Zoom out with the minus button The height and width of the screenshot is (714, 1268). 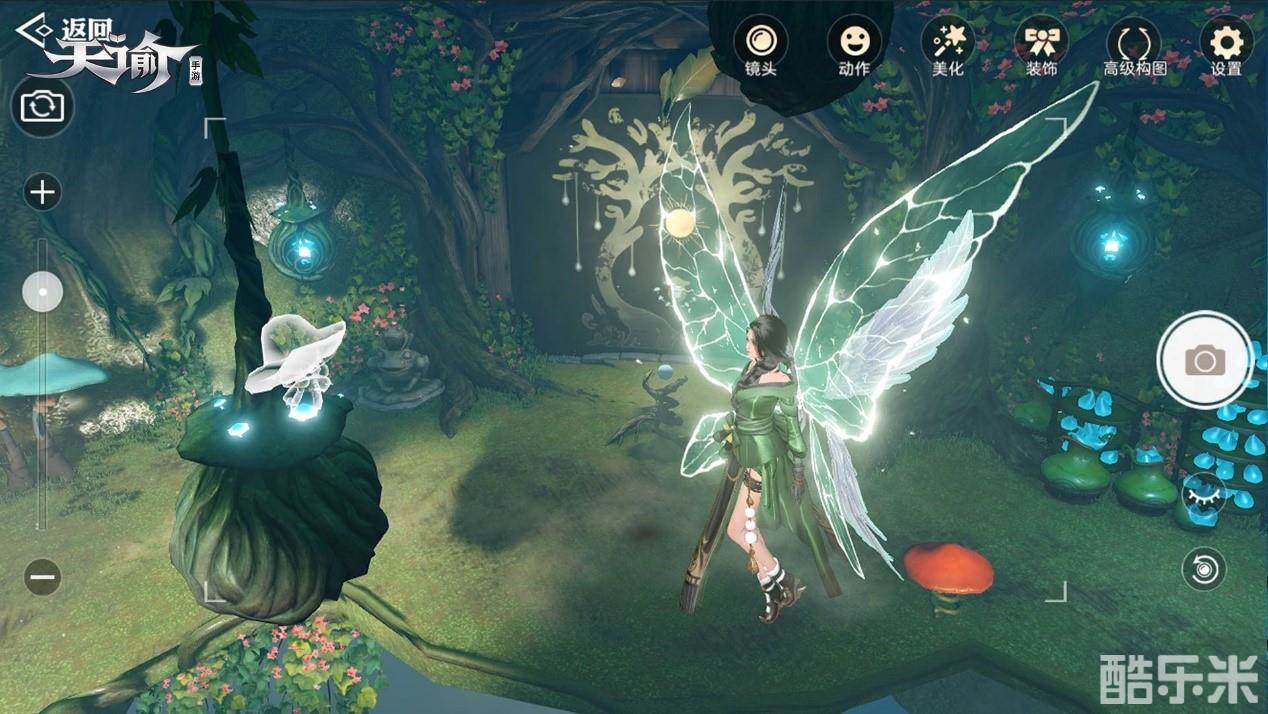click(x=42, y=577)
